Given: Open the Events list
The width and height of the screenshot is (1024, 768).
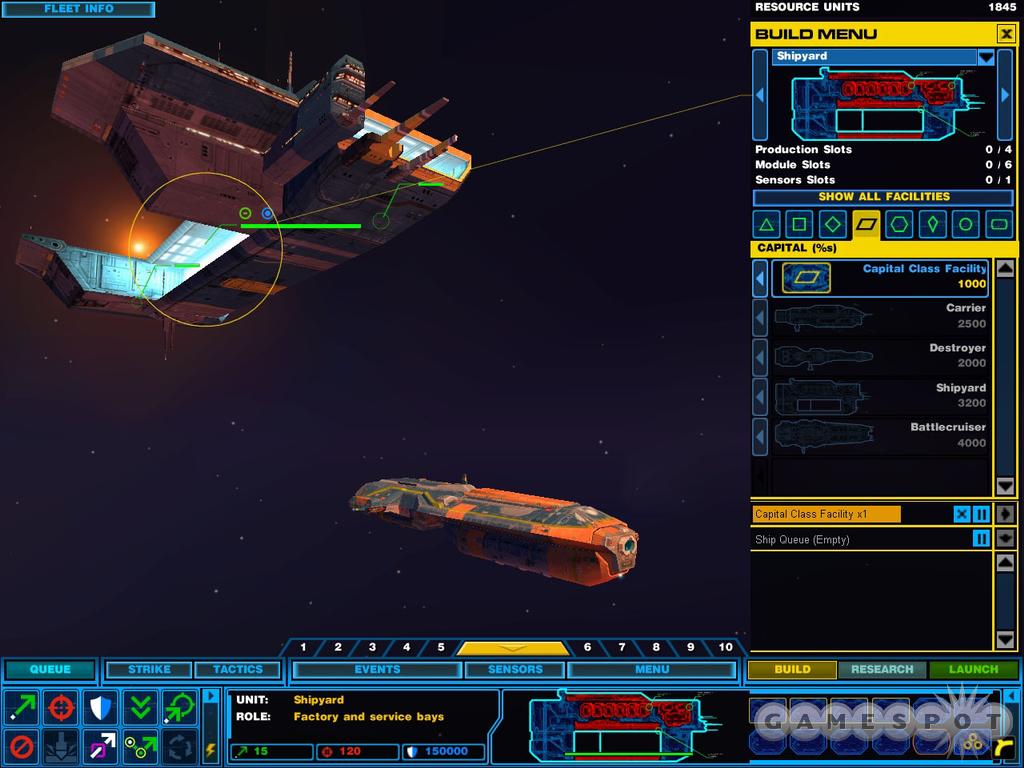Looking at the screenshot, I should coord(377,670).
